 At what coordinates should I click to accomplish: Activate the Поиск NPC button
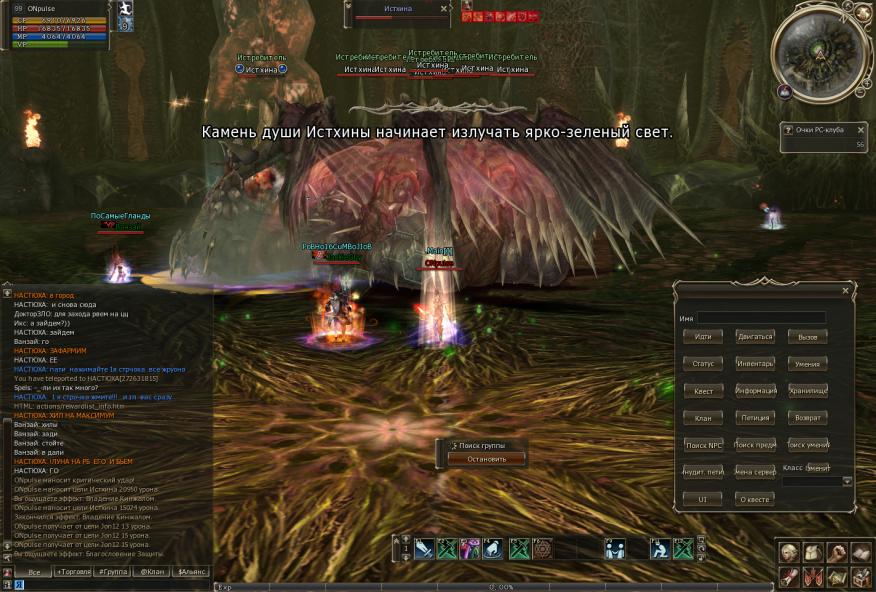coord(702,445)
